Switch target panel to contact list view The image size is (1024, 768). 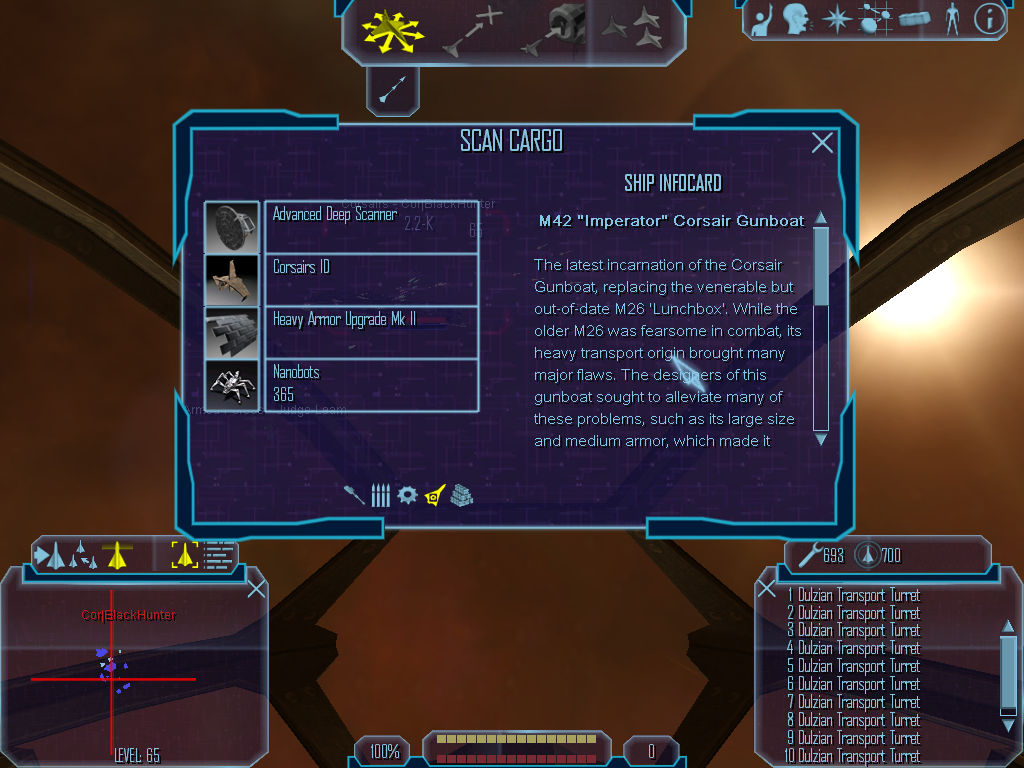tap(219, 555)
